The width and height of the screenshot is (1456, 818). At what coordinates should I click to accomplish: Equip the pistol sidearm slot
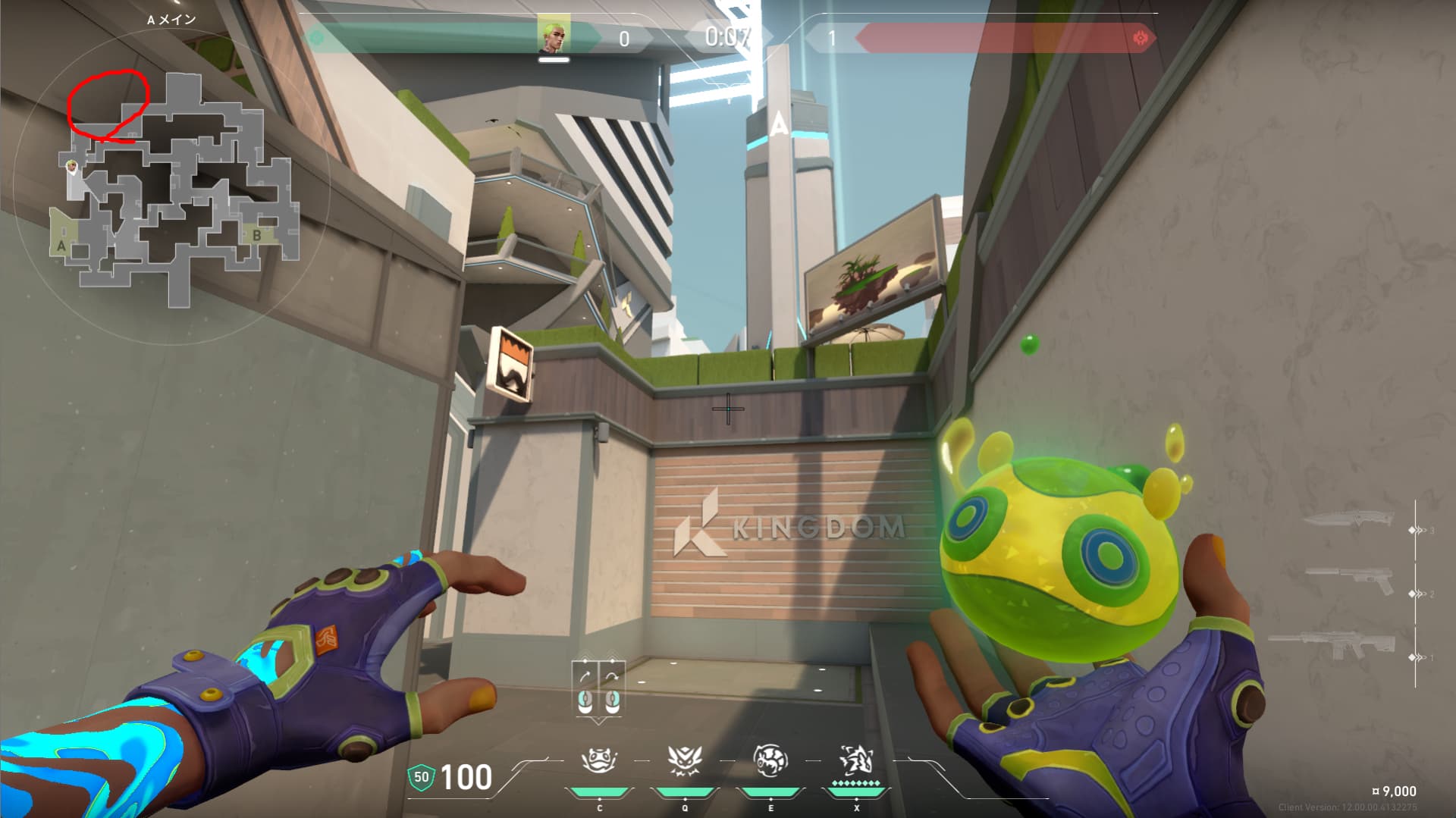pos(1349,580)
